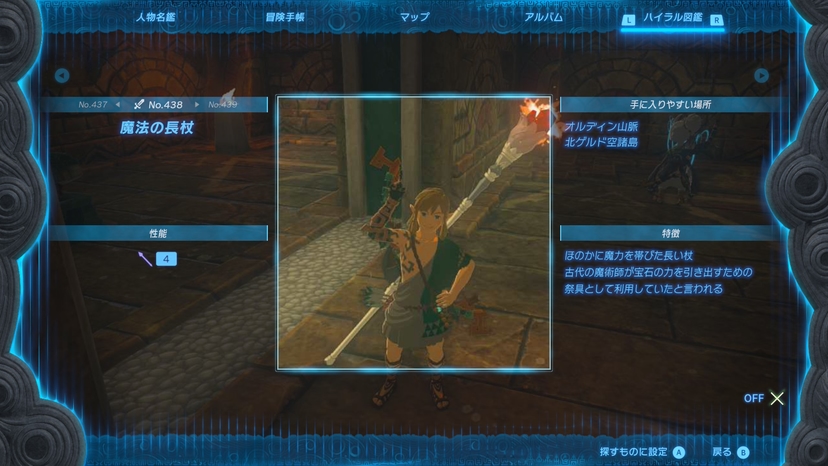Switch to the 人物名鑑 tab
Image resolution: width=828 pixels, height=466 pixels.
[155, 17]
